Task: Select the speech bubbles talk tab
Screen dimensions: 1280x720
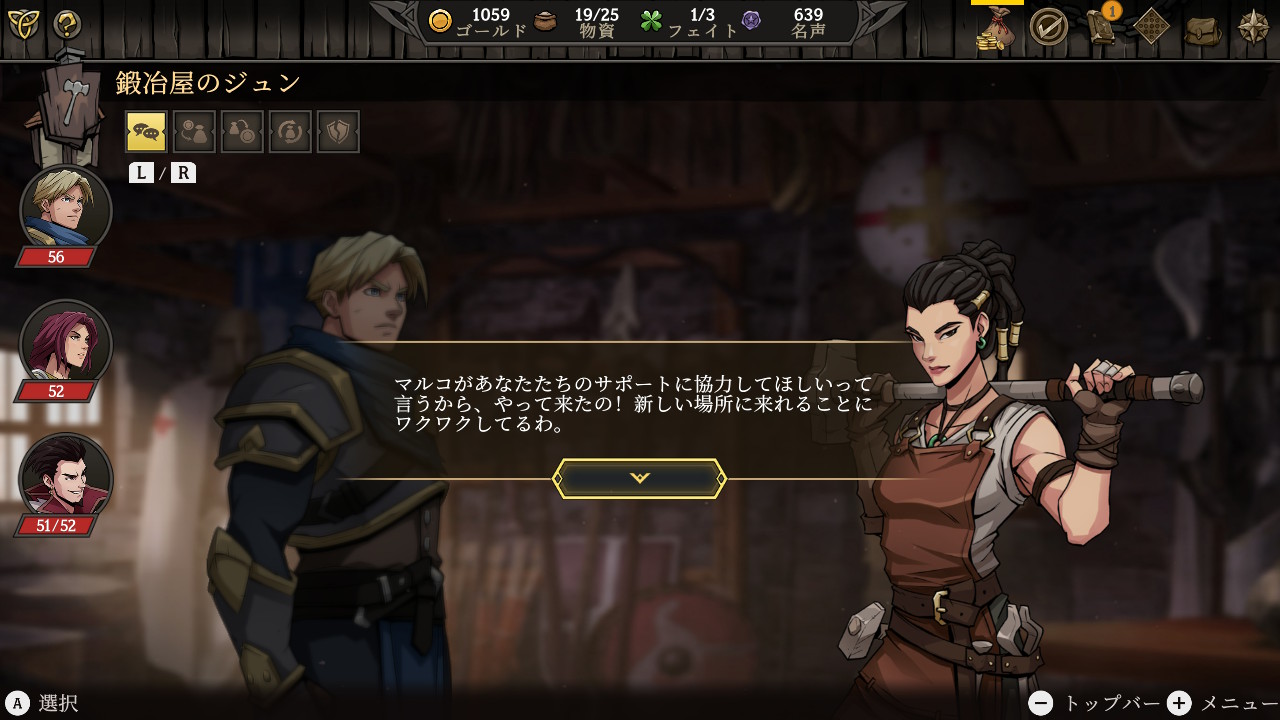Action: click(146, 132)
